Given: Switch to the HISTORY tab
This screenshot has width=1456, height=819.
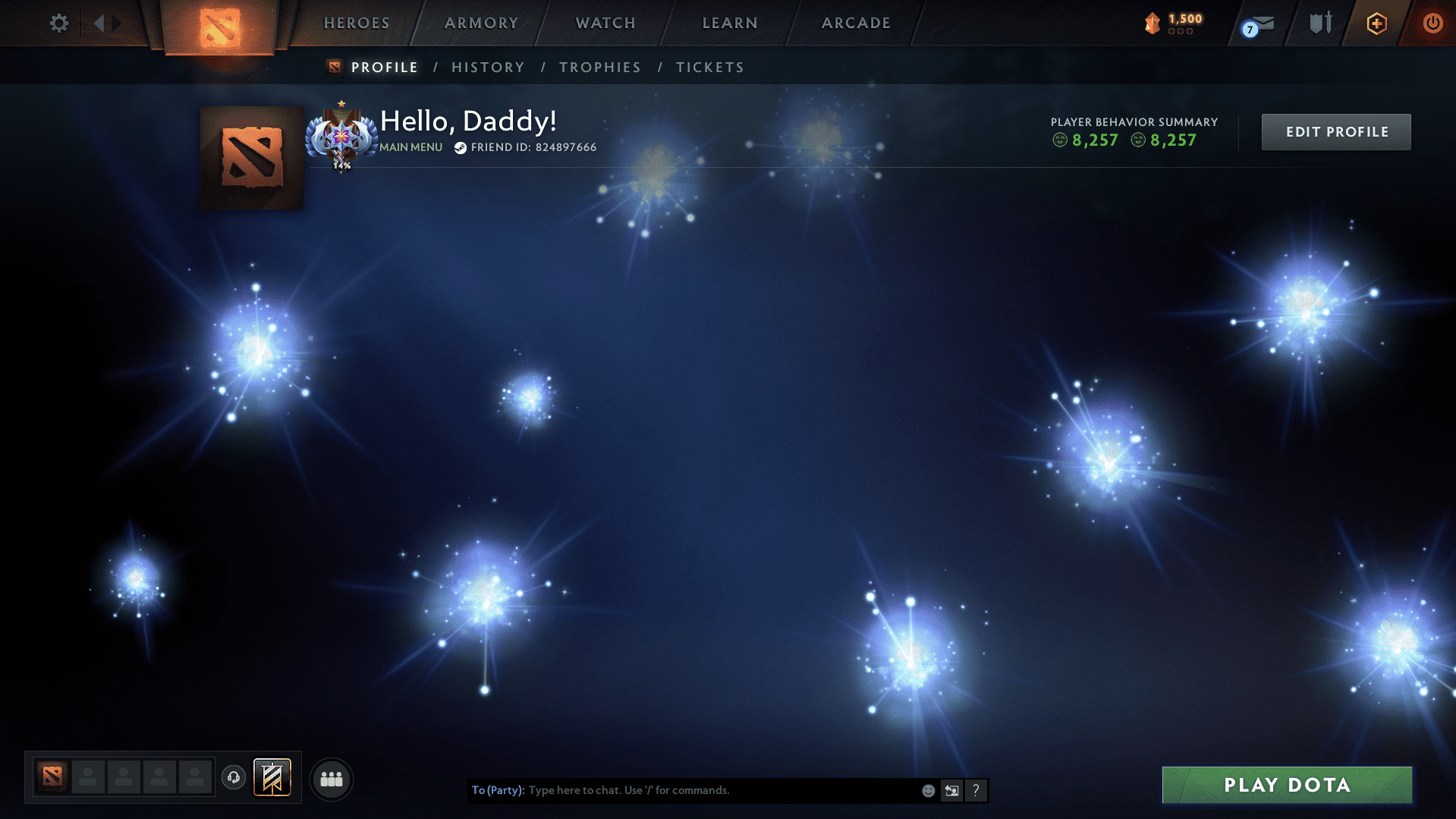Looking at the screenshot, I should (x=487, y=67).
